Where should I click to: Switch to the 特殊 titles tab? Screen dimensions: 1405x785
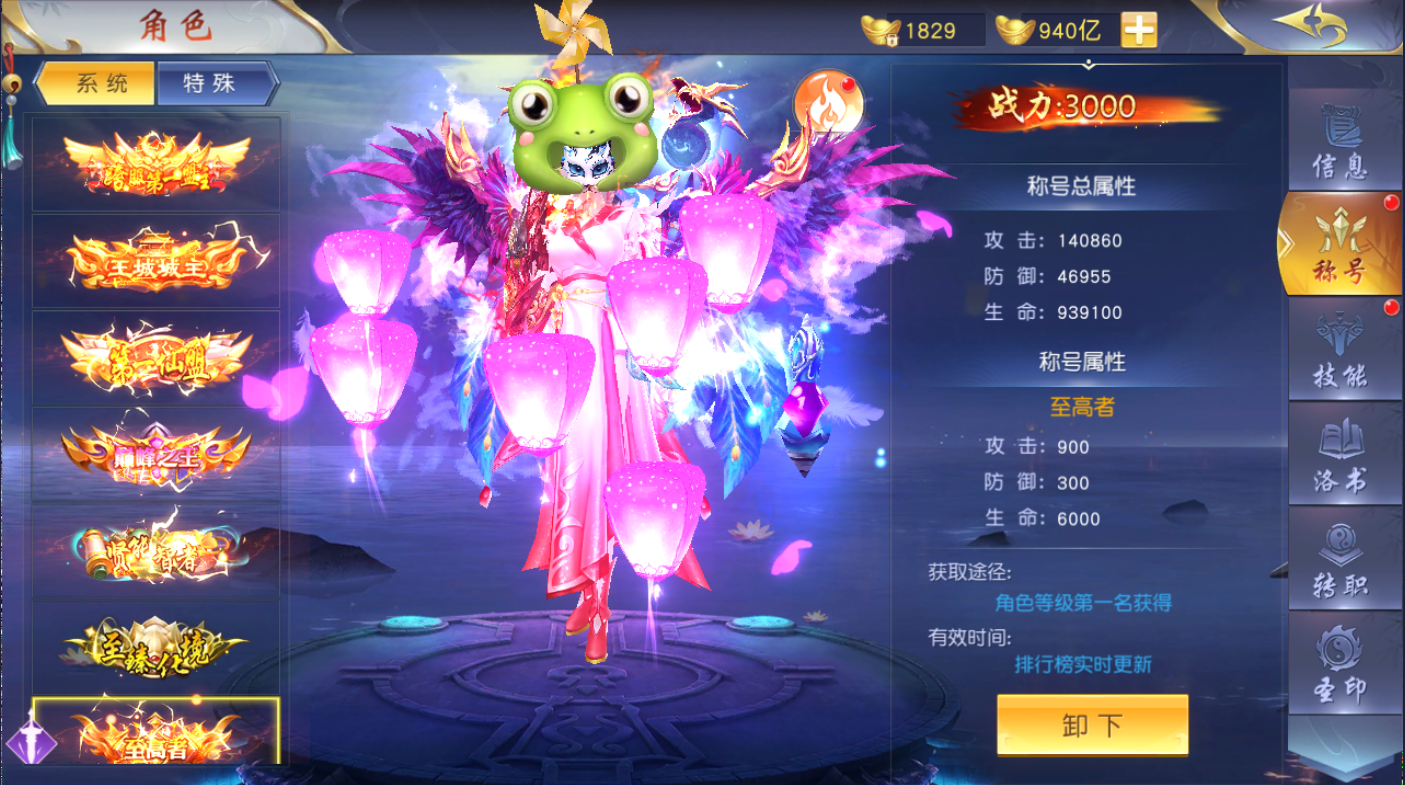pos(211,84)
